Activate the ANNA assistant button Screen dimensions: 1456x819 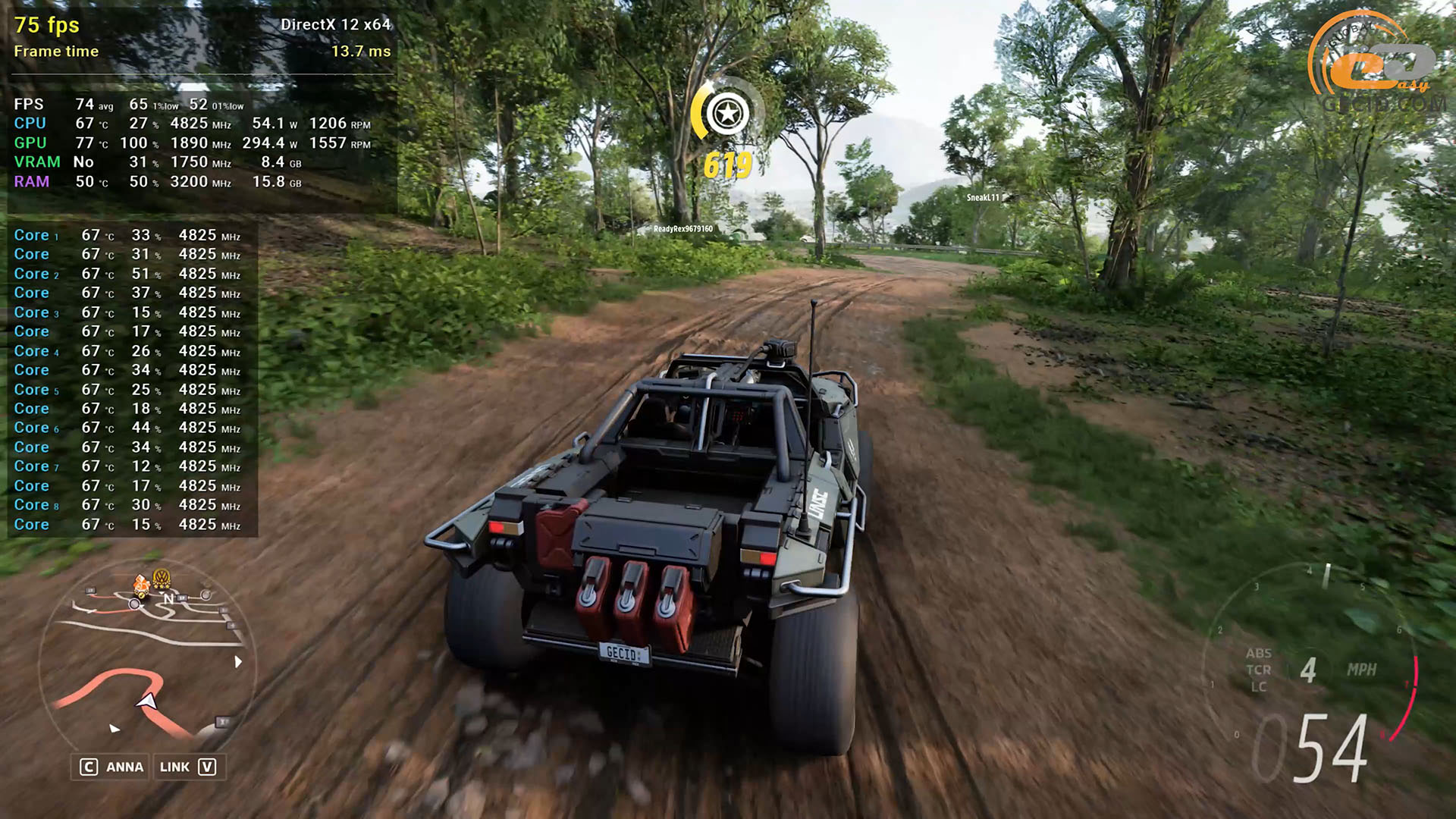point(112,767)
